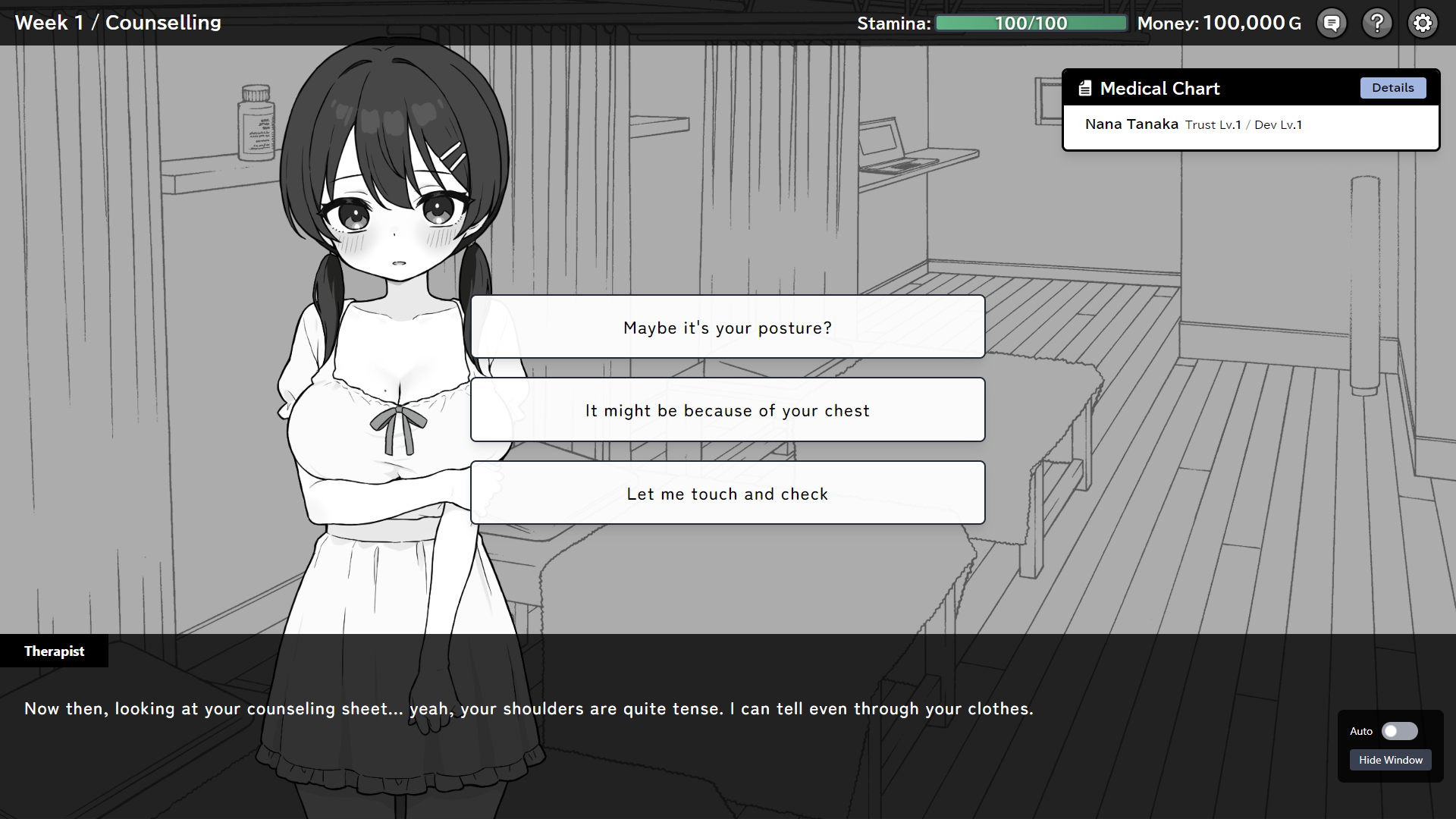The height and width of the screenshot is (819, 1456).
Task: Select Nana Tanaka in the Medical Chart
Action: click(1131, 124)
